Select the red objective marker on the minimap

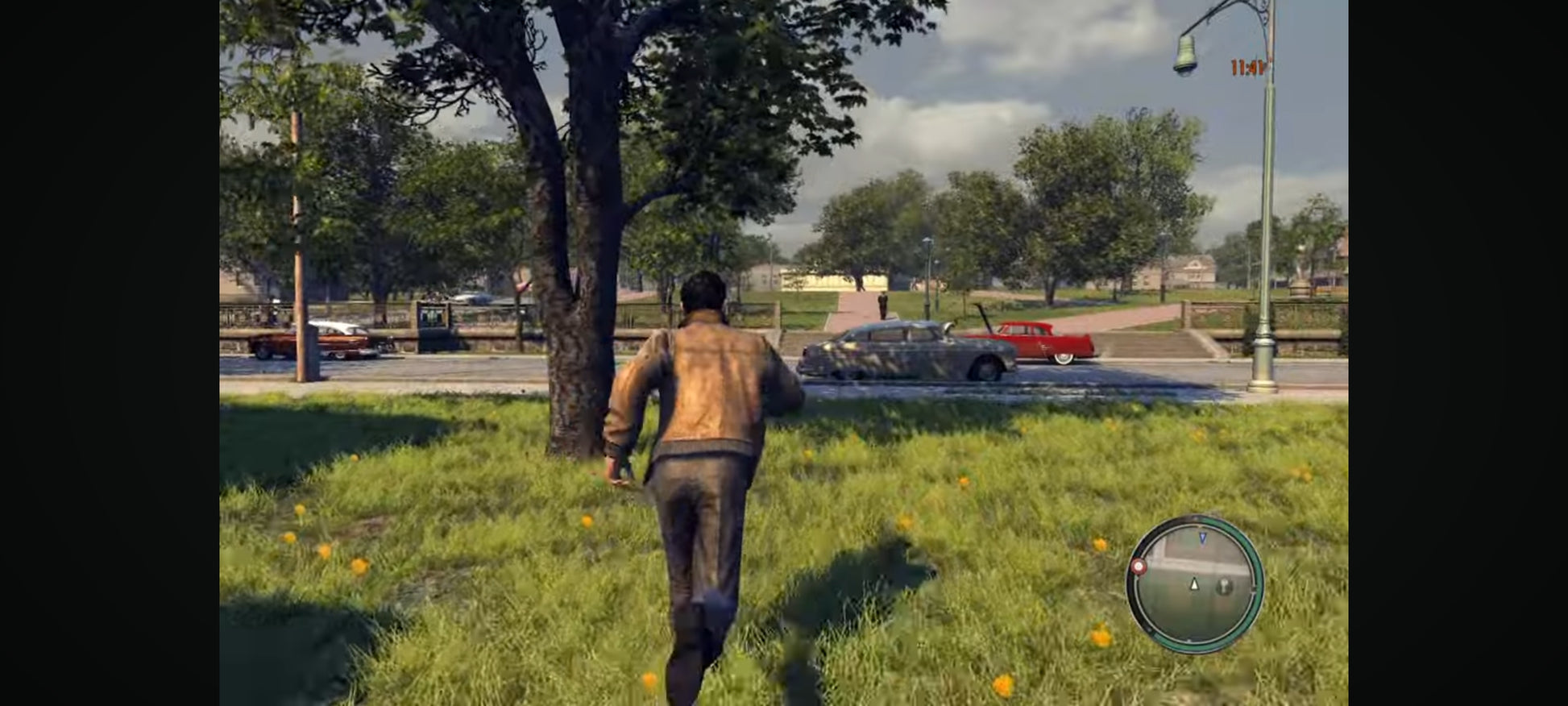[x=1138, y=567]
